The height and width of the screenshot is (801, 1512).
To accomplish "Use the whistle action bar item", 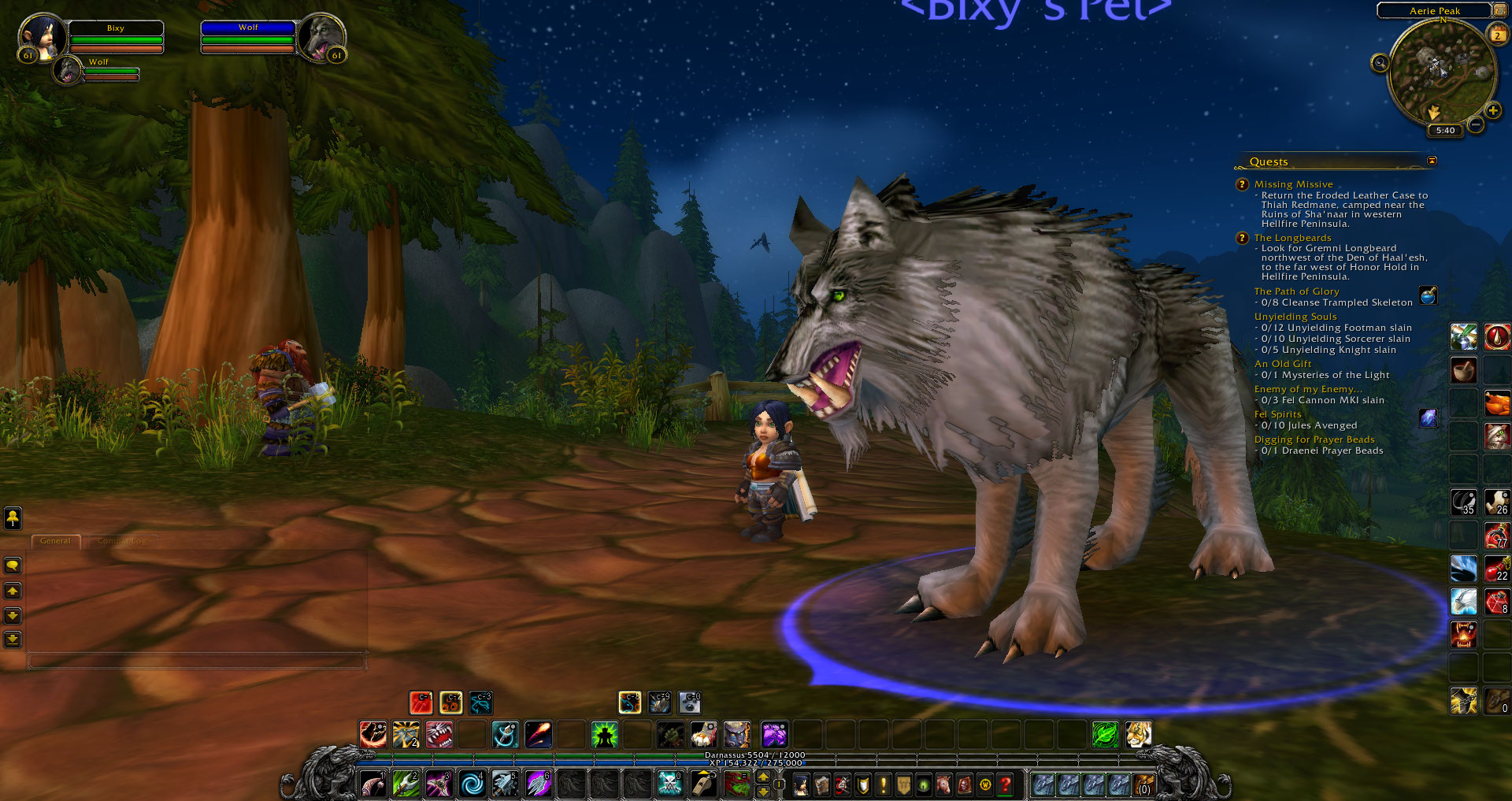I will click(702, 784).
